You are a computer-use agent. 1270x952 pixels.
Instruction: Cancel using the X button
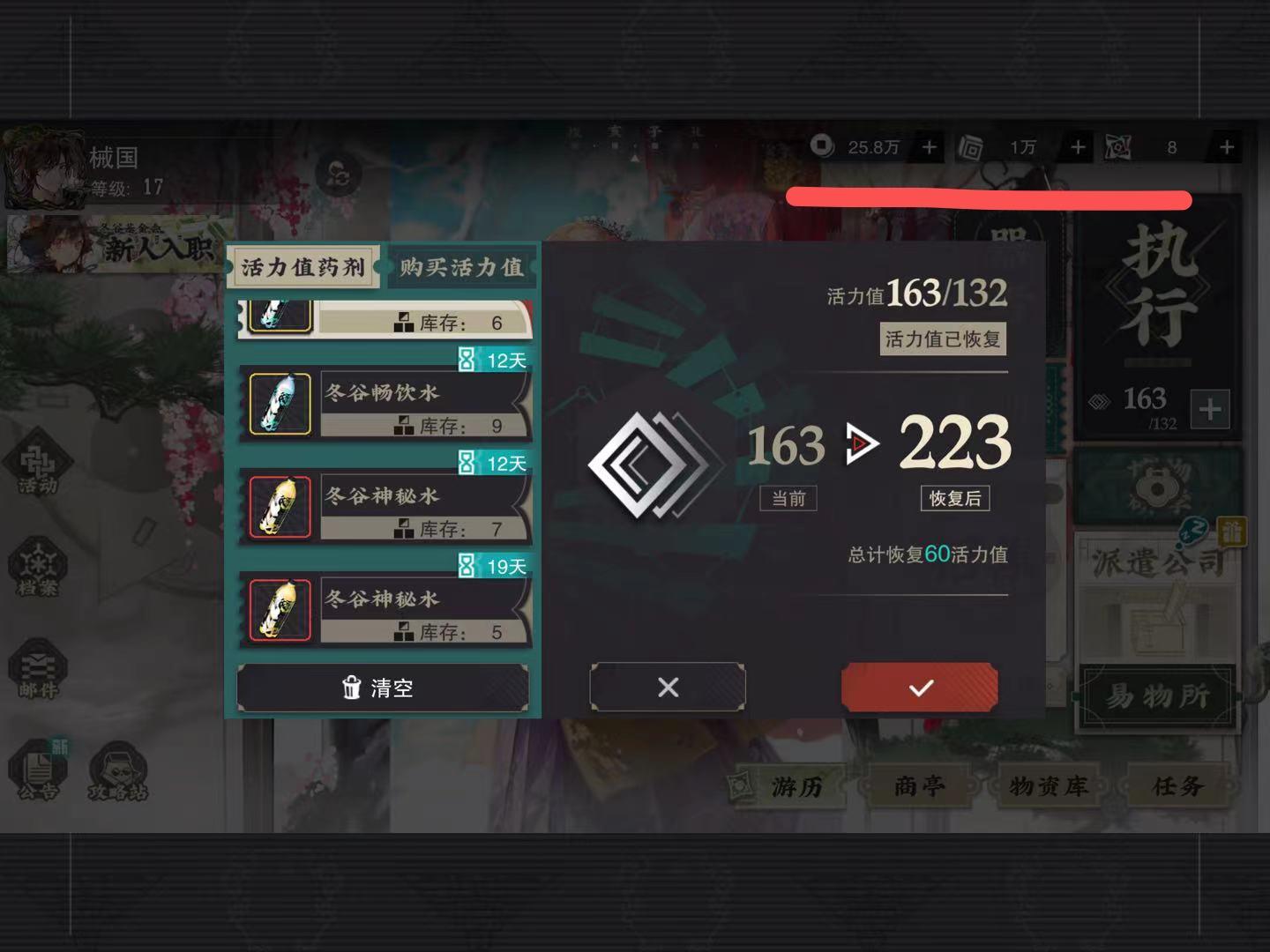[667, 687]
